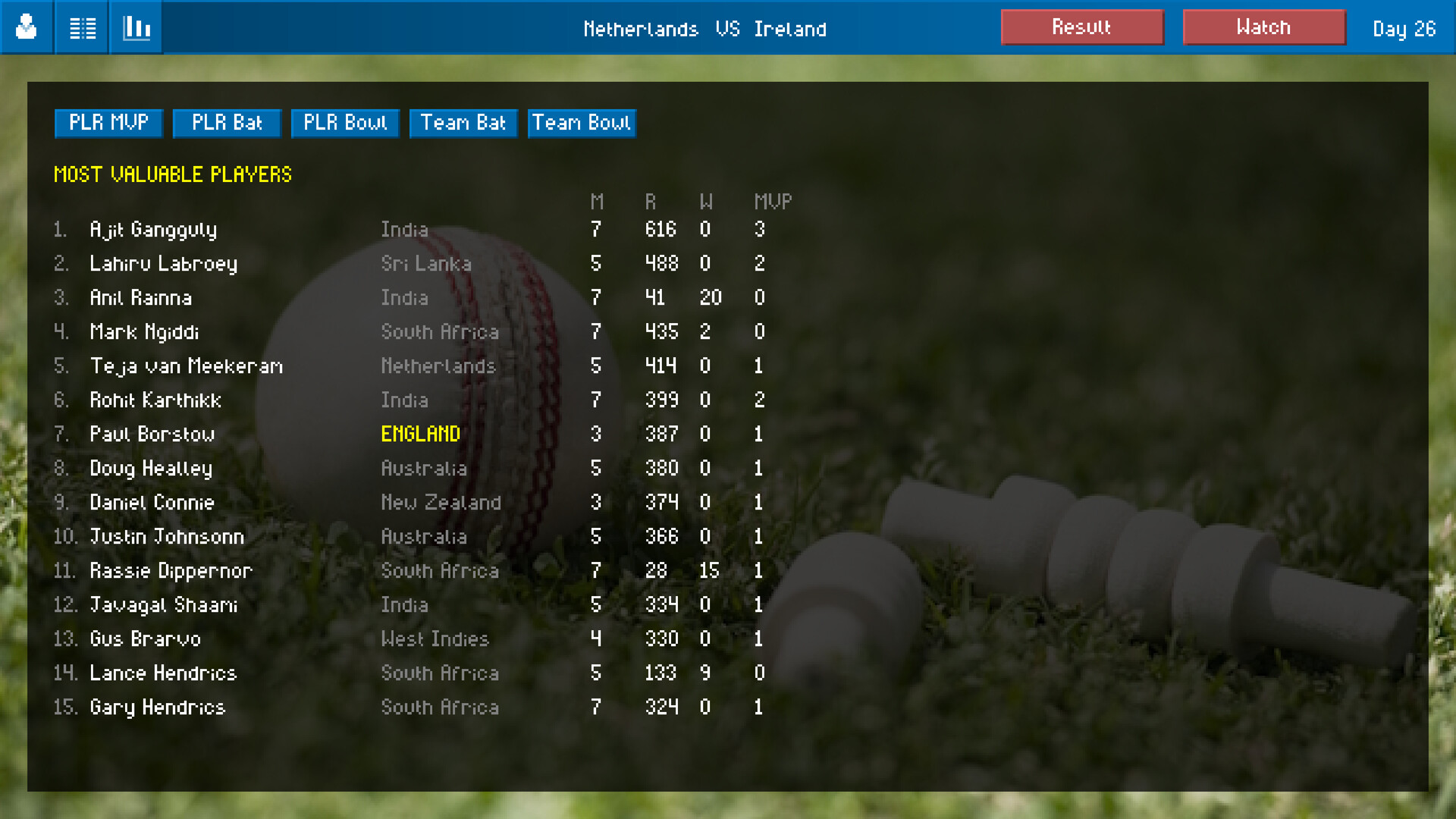Image resolution: width=1456 pixels, height=819 pixels.
Task: Switch to the PLR Bat tab
Action: [226, 123]
